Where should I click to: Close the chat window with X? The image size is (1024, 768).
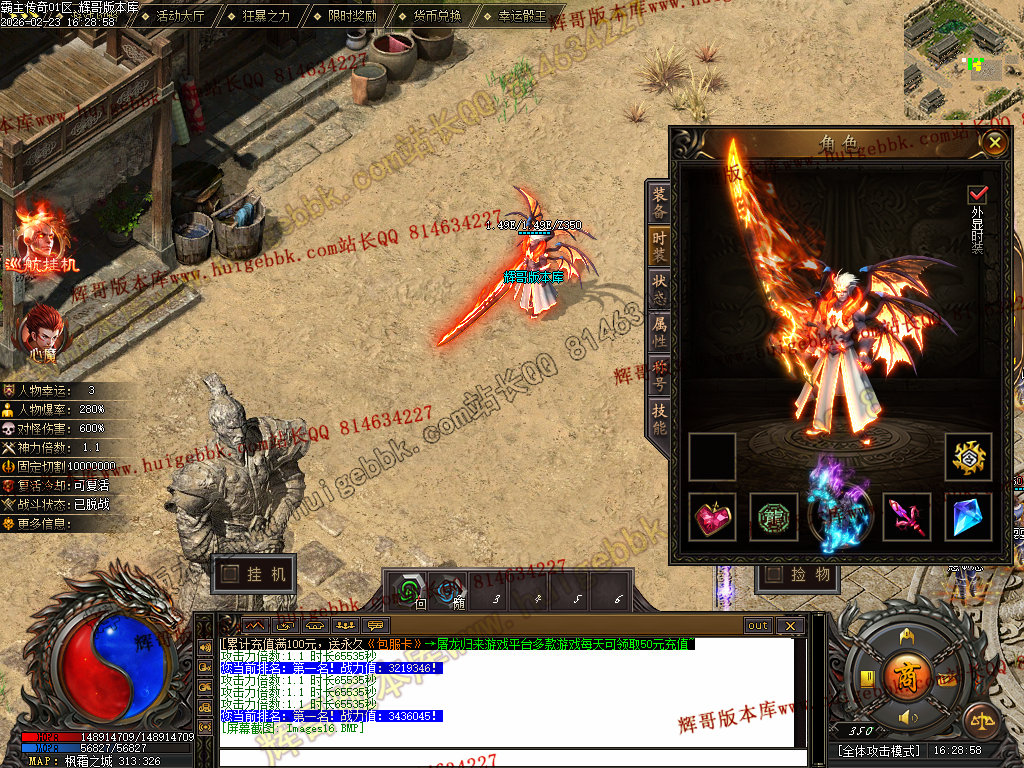click(790, 626)
